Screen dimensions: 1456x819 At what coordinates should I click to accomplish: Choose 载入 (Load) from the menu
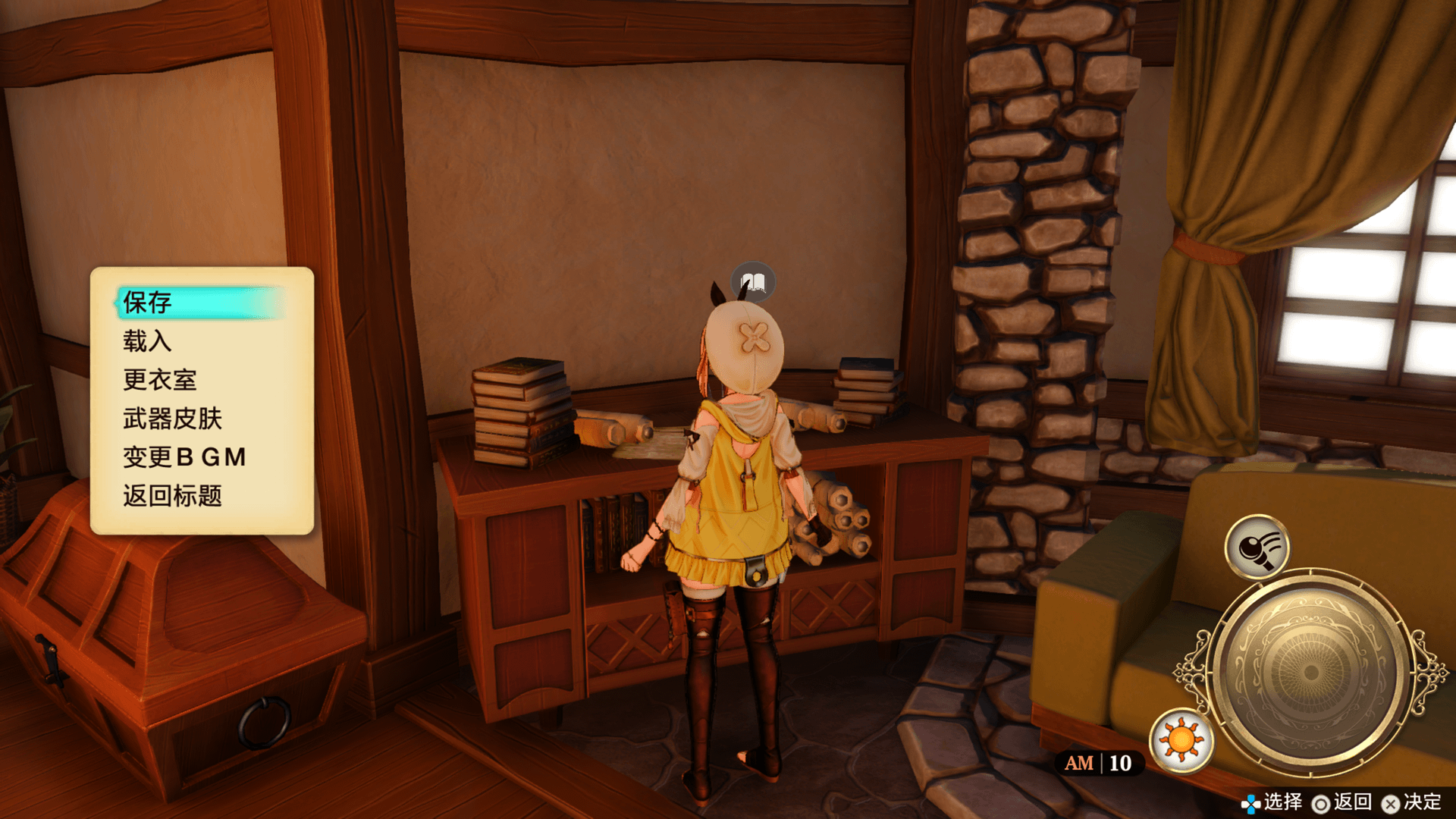[148, 341]
